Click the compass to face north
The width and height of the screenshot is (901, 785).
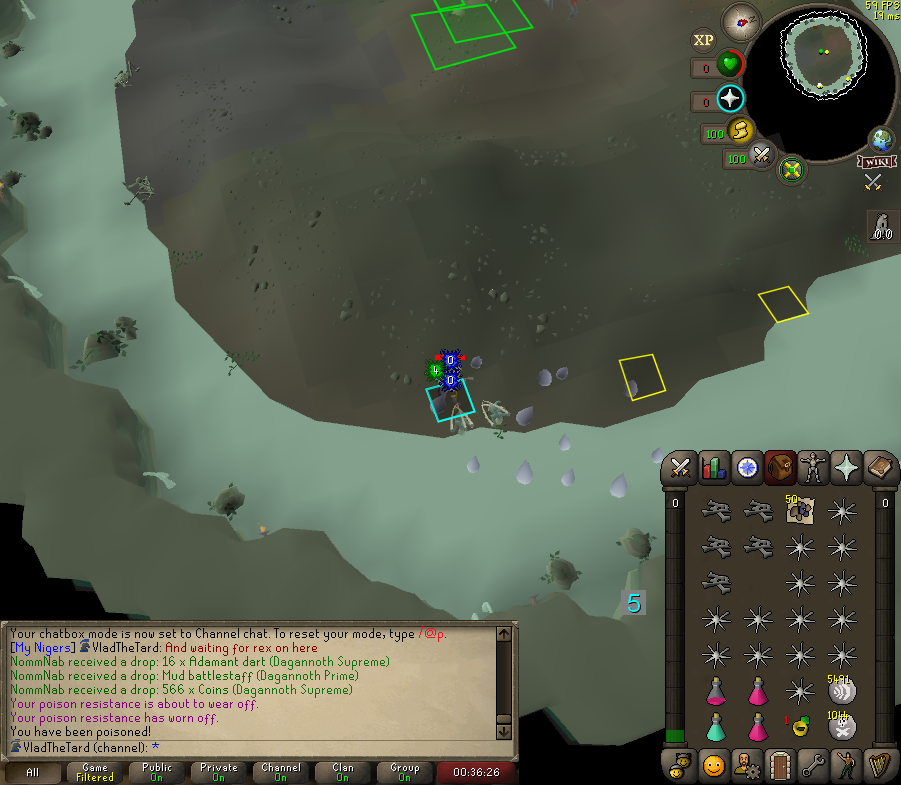pos(742,19)
